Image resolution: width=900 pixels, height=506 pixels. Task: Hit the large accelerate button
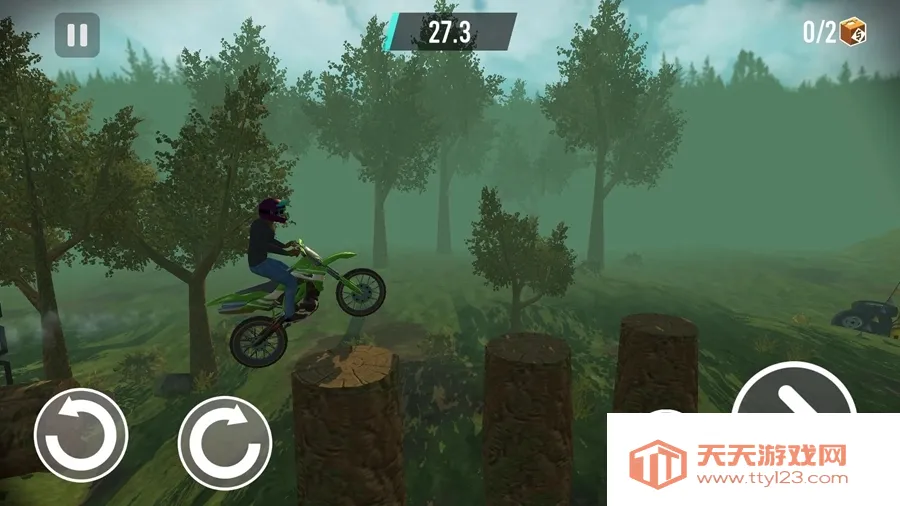(x=794, y=392)
